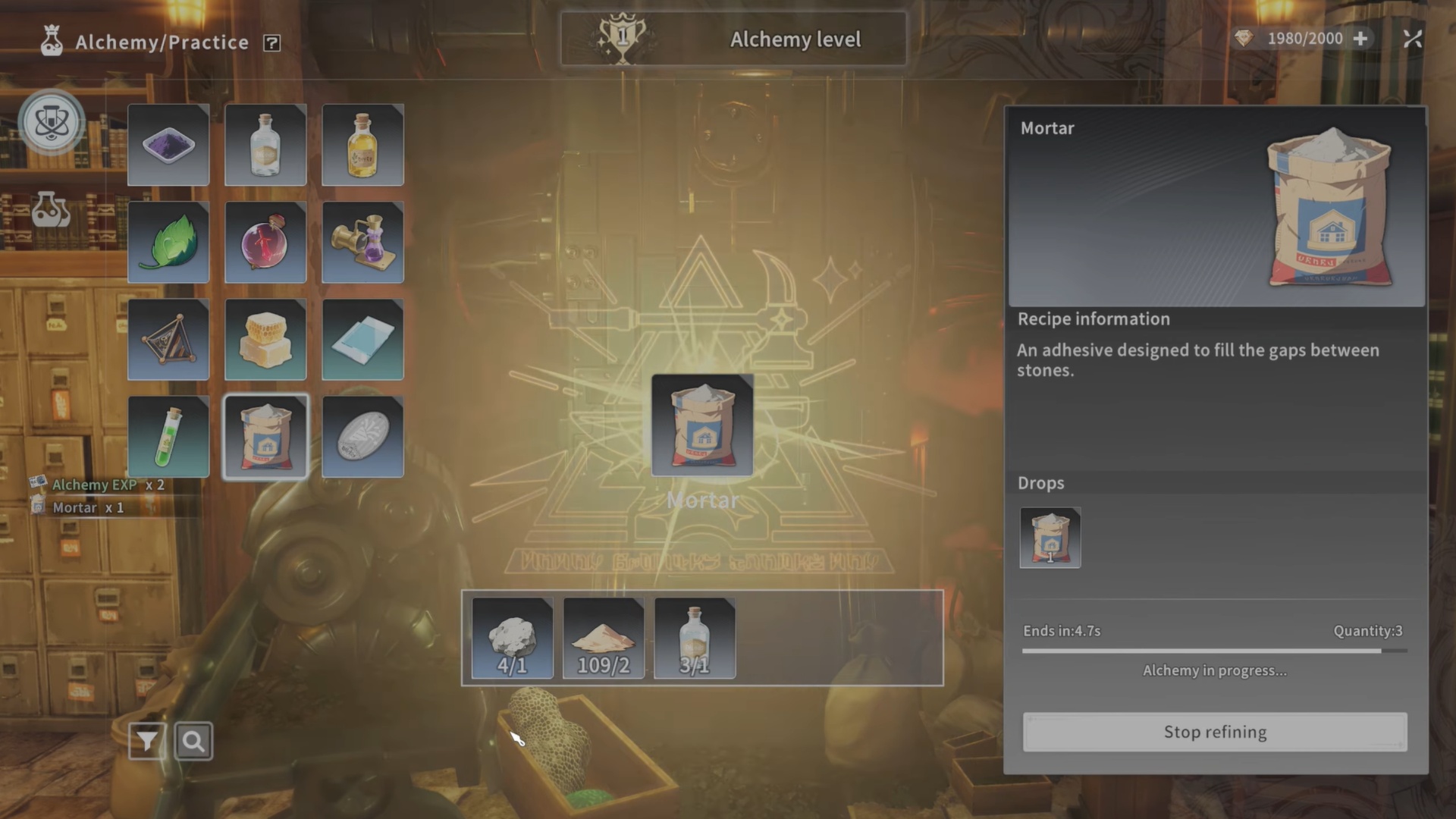
Task: Open the recipe search magnifier
Action: (193, 741)
